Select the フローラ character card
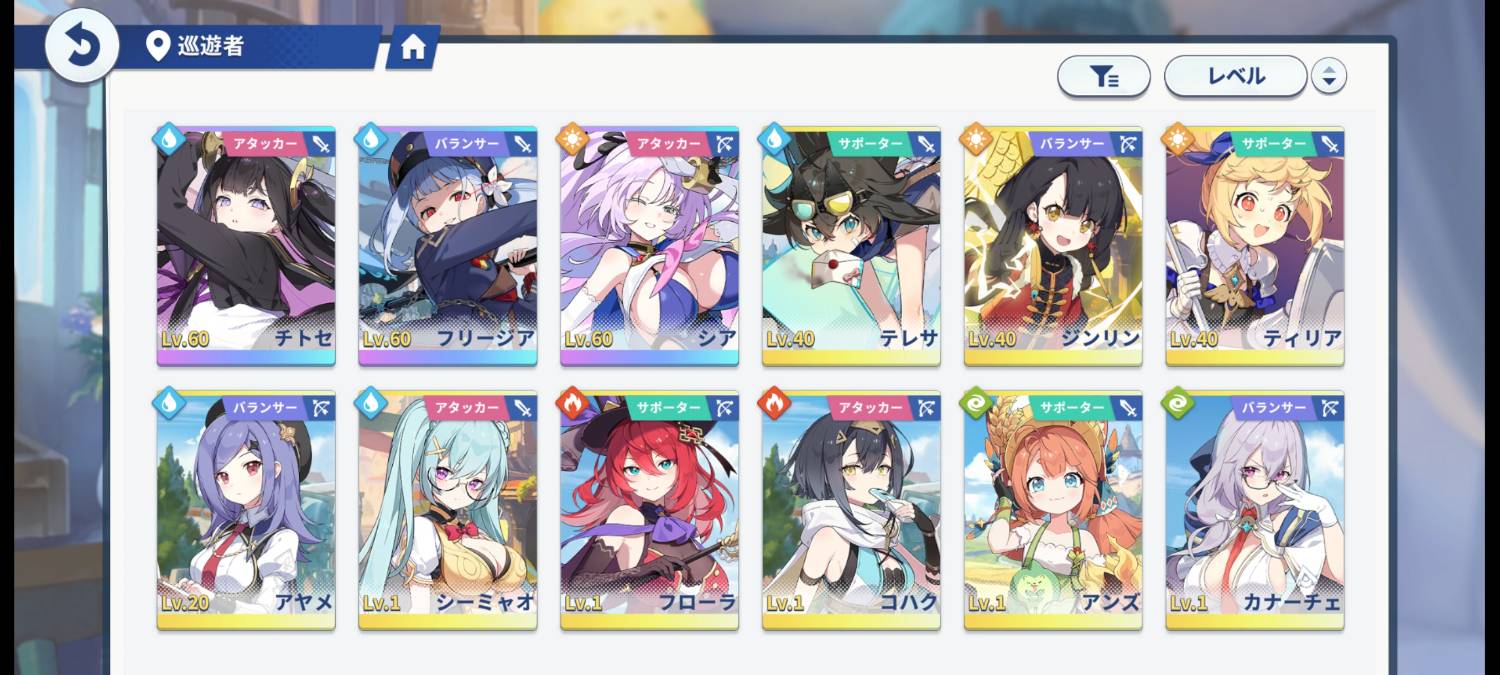 coord(650,510)
